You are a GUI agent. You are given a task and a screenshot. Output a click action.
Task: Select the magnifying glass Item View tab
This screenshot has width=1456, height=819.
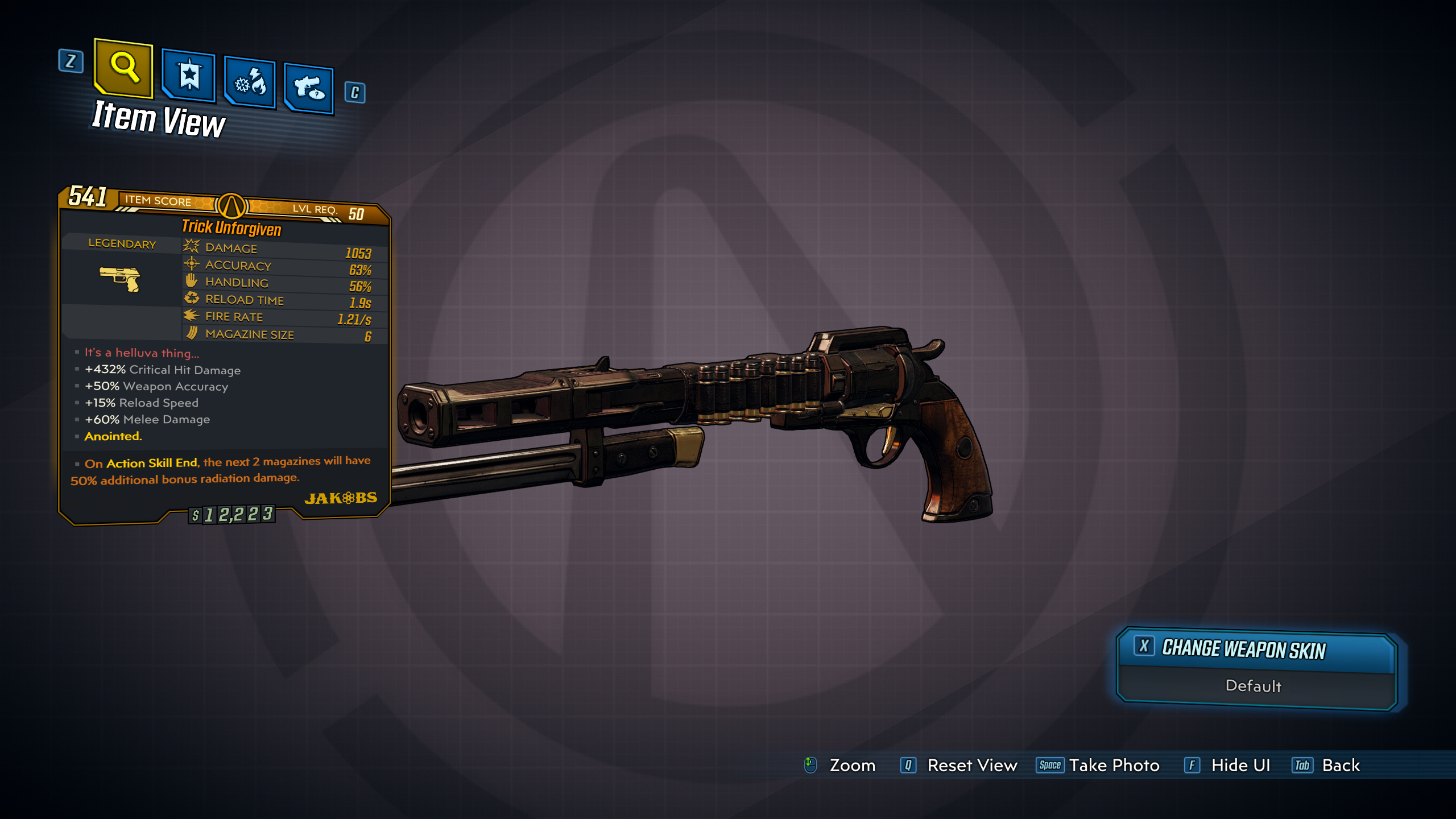point(124,68)
